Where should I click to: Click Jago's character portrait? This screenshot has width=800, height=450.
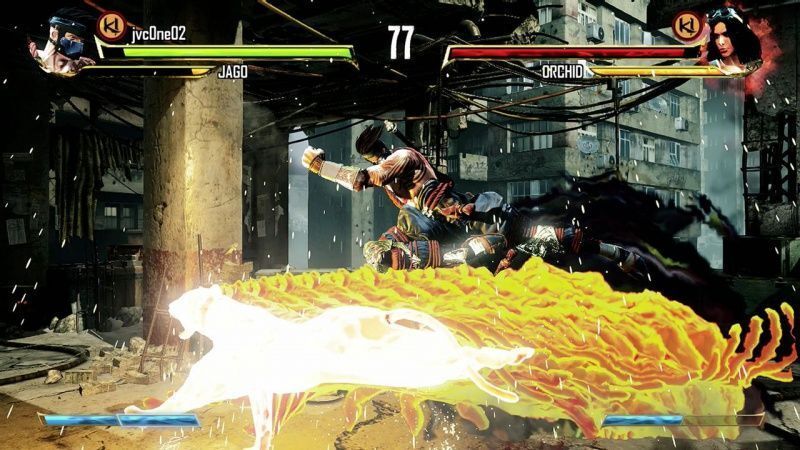(x=60, y=42)
